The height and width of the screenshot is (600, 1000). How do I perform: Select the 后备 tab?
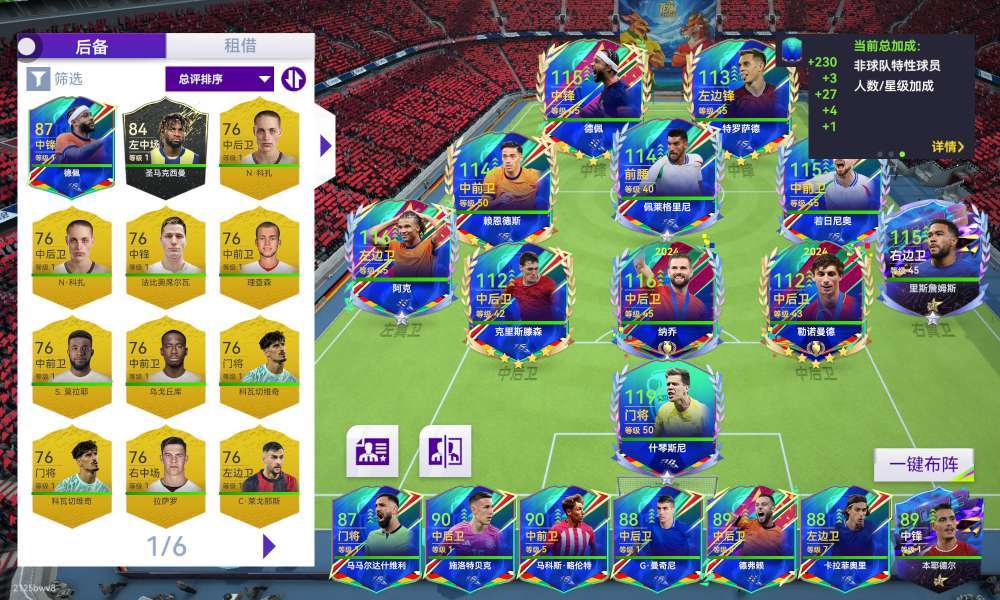point(92,46)
